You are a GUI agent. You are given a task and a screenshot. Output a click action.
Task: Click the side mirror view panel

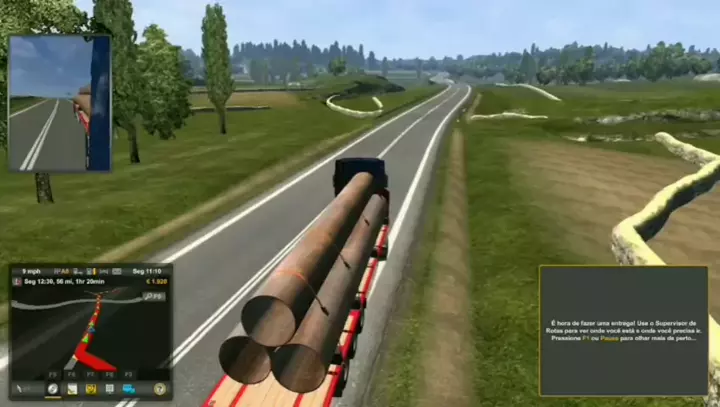(60, 104)
